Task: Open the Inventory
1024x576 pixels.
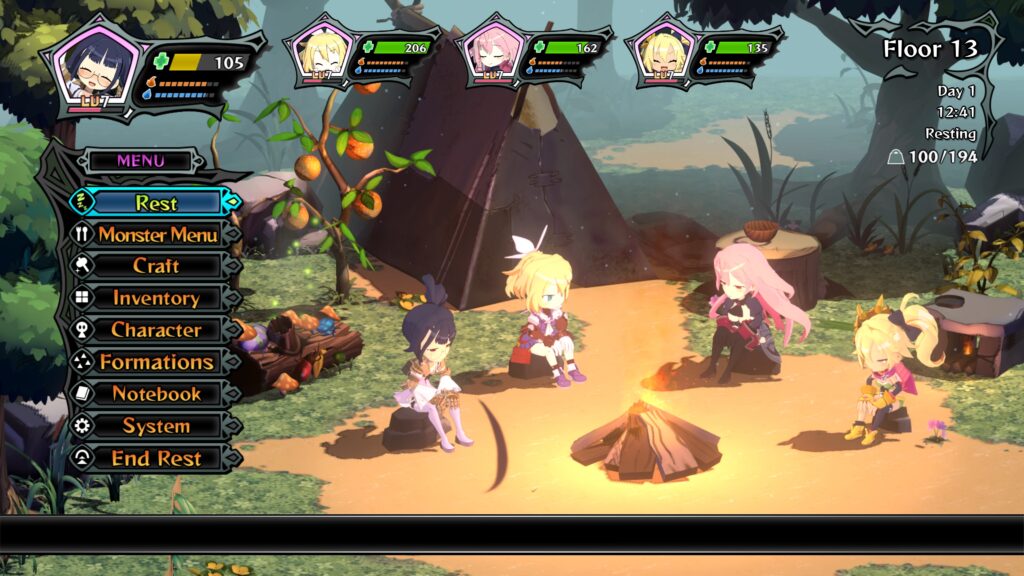Action: click(156, 298)
